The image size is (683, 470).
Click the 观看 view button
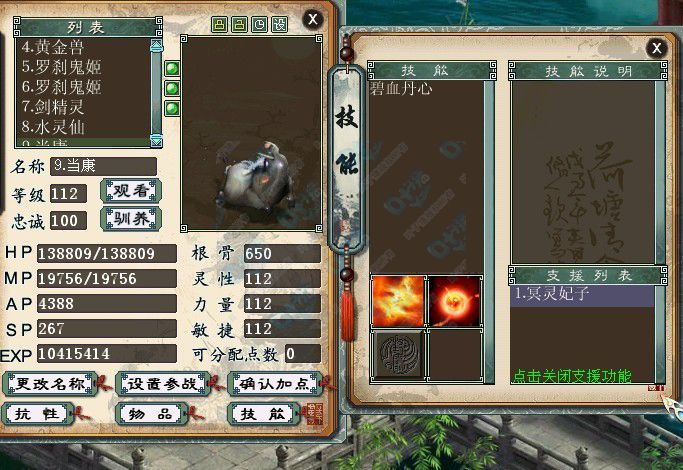click(x=131, y=192)
